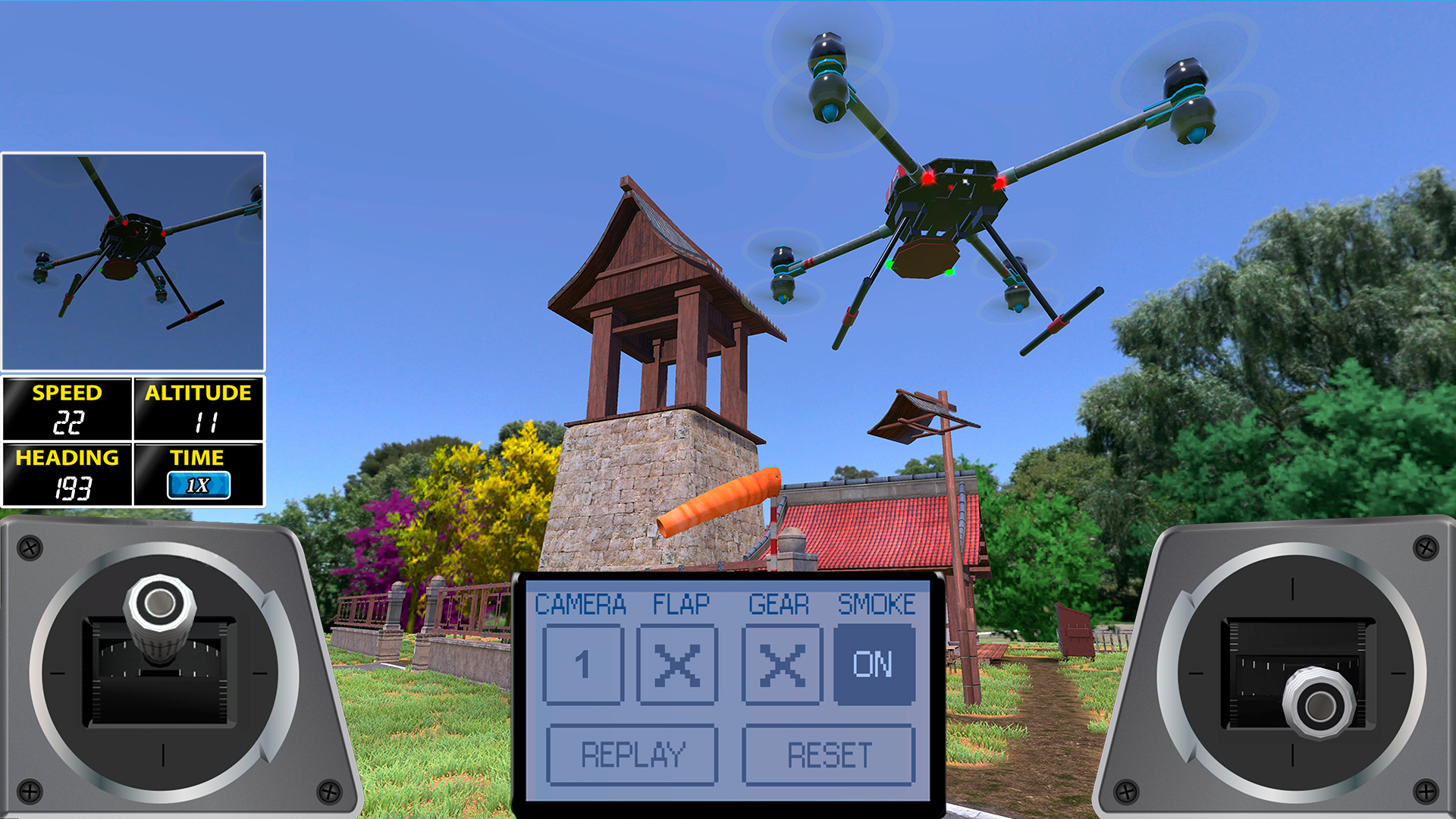
Task: Click the picture-in-picture drone camera view
Action: pyautogui.click(x=134, y=260)
